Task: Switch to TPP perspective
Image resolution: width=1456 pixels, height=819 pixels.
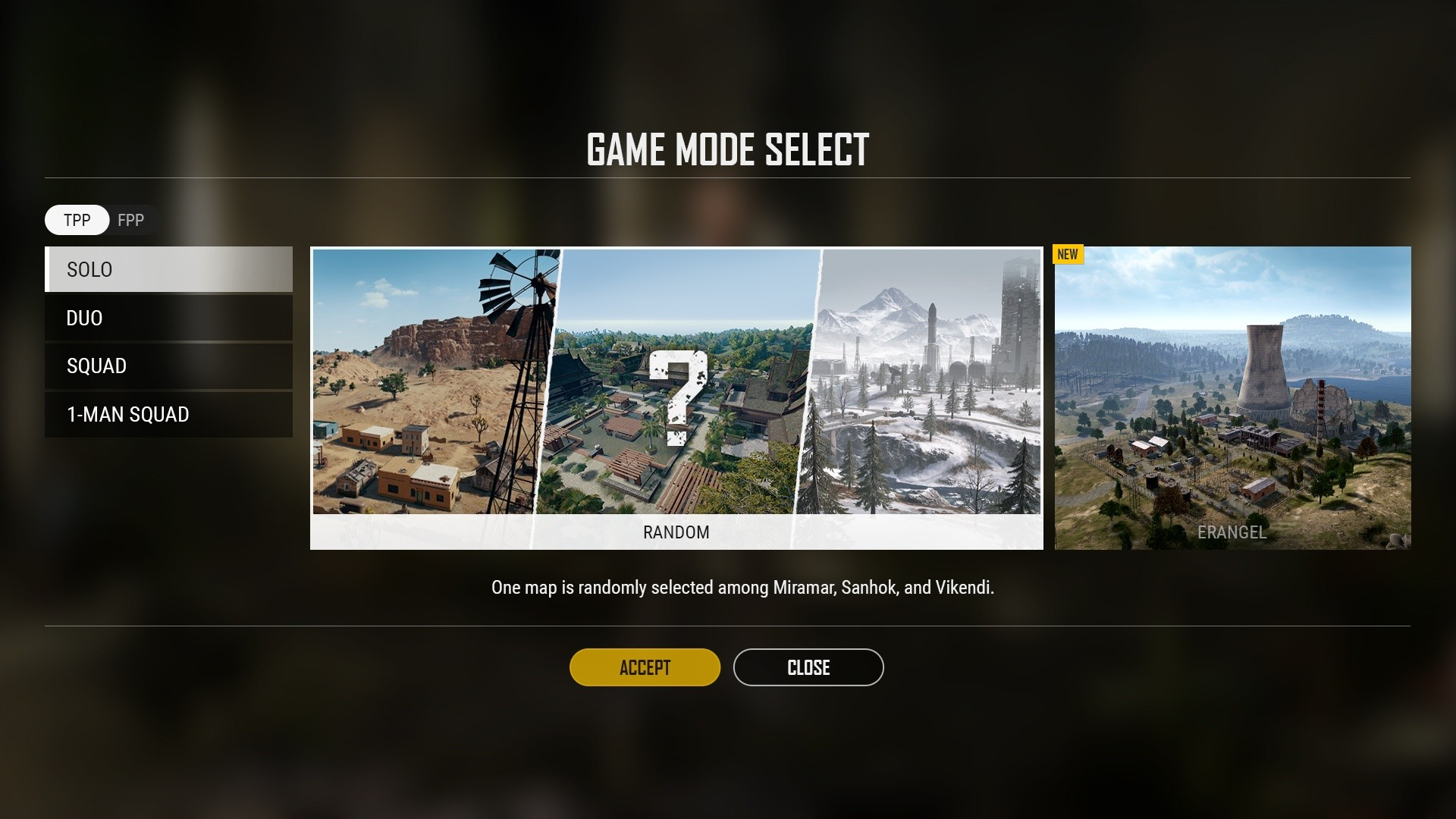Action: coord(77,220)
